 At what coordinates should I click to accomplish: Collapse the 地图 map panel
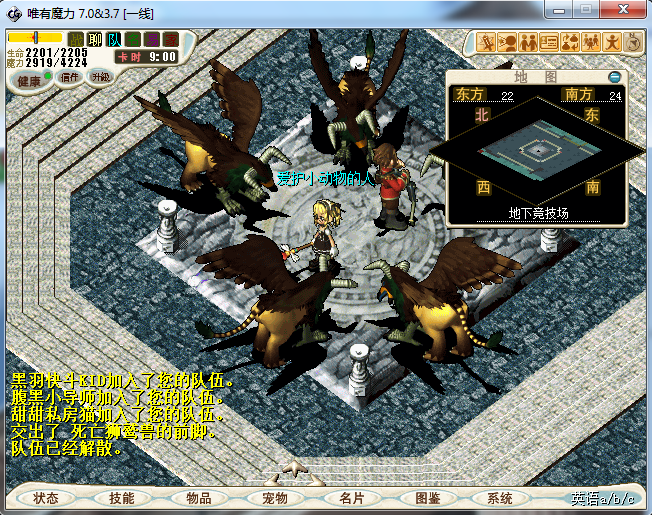615,77
